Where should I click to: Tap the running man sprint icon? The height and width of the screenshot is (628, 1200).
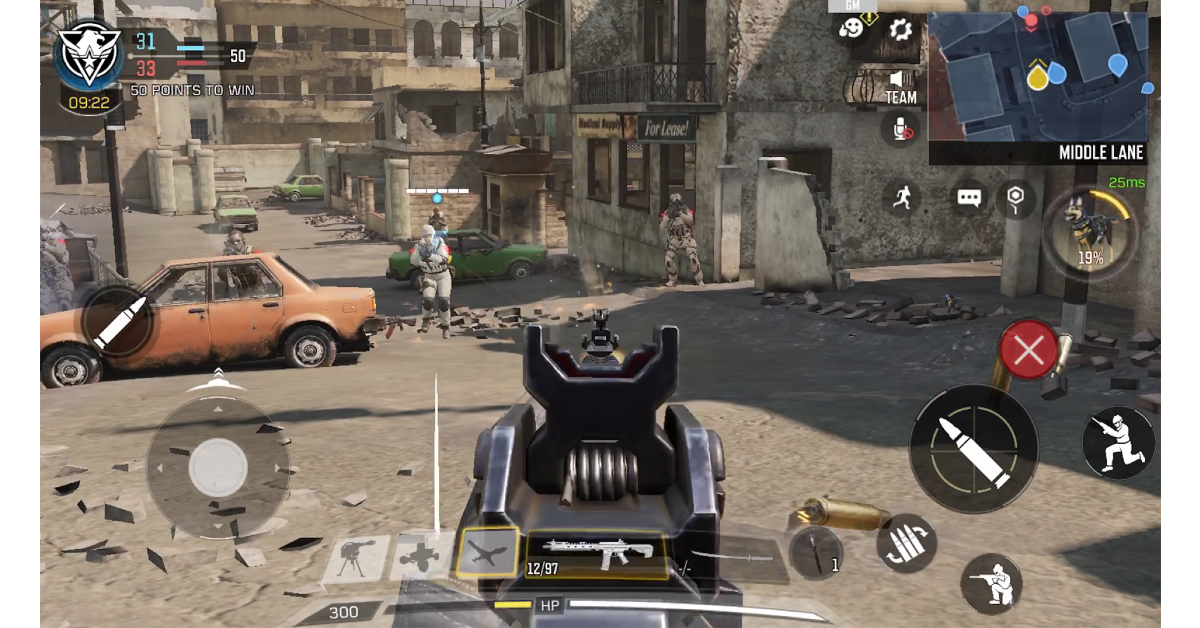[x=902, y=197]
